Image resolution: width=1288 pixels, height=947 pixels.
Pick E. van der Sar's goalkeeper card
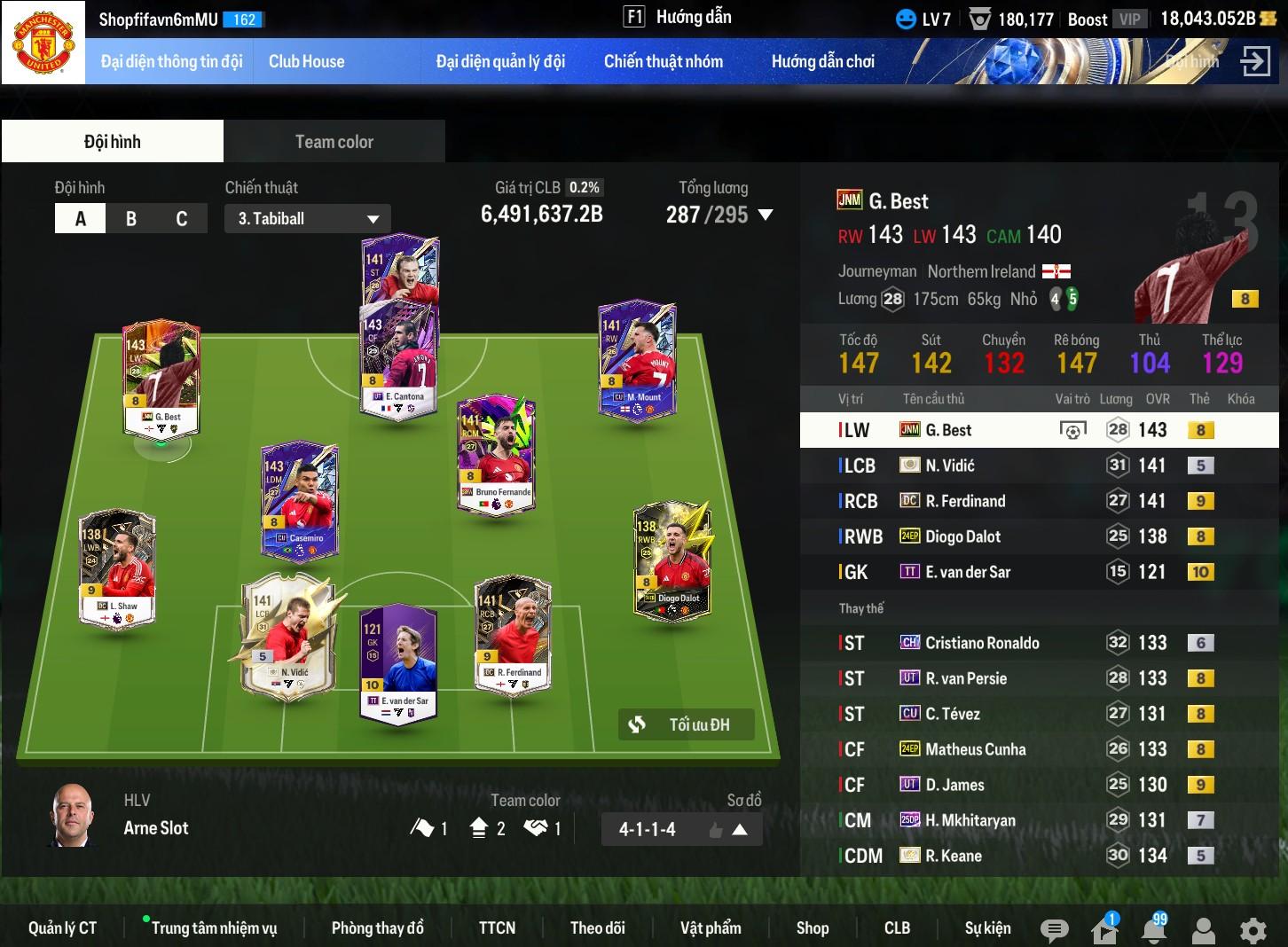click(398, 663)
